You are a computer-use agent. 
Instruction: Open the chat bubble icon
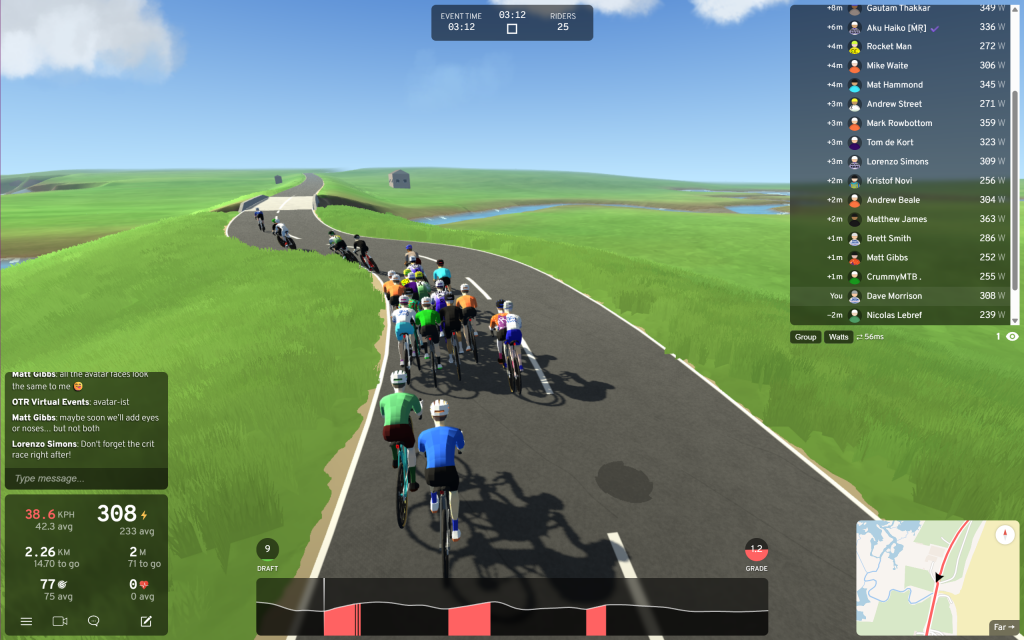pos(93,621)
